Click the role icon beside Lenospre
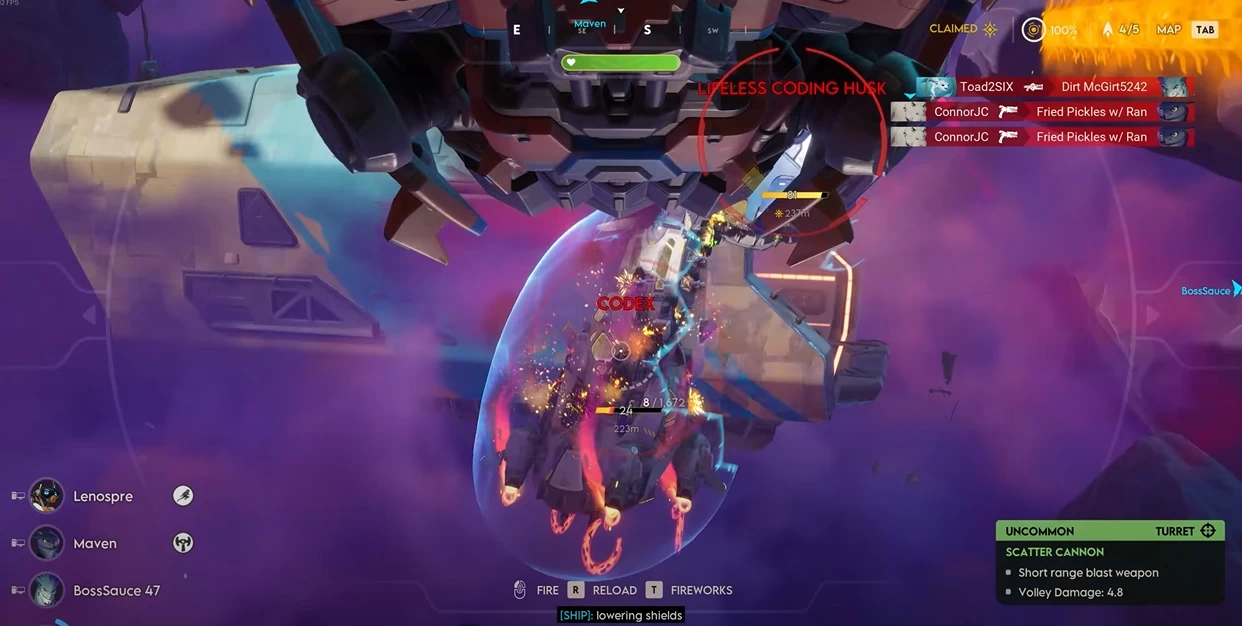 tap(183, 496)
